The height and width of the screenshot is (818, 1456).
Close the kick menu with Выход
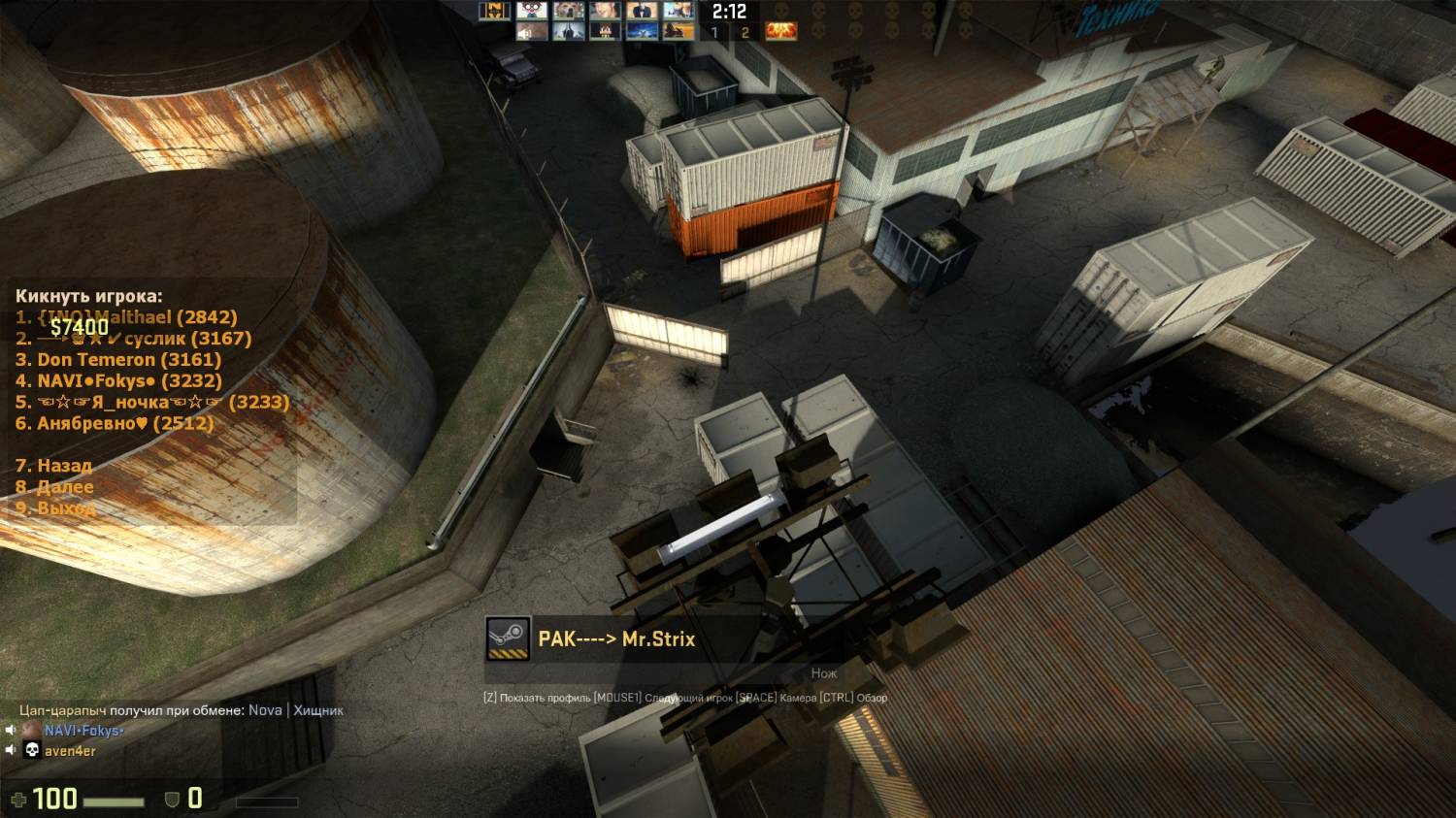click(x=54, y=508)
